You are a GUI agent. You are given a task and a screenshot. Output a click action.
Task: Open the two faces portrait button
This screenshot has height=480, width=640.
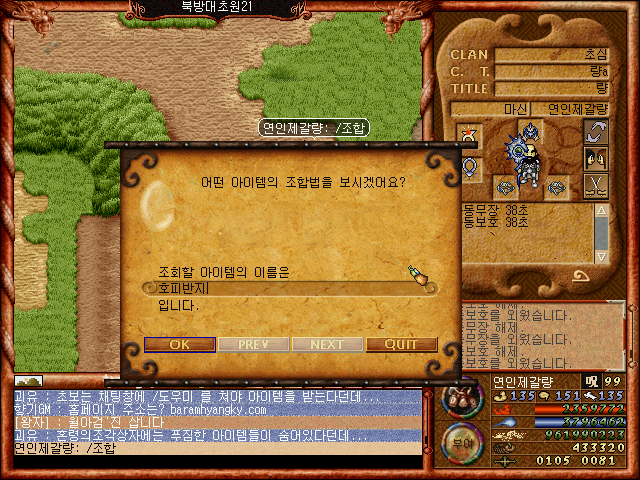click(596, 158)
